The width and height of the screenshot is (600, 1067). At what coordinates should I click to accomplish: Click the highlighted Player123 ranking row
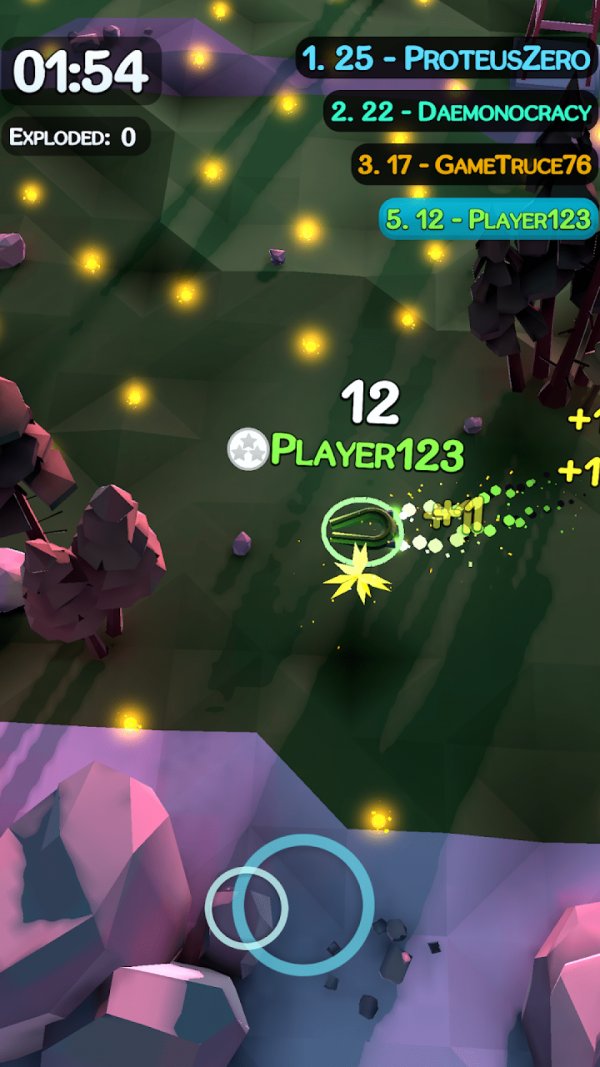488,219
